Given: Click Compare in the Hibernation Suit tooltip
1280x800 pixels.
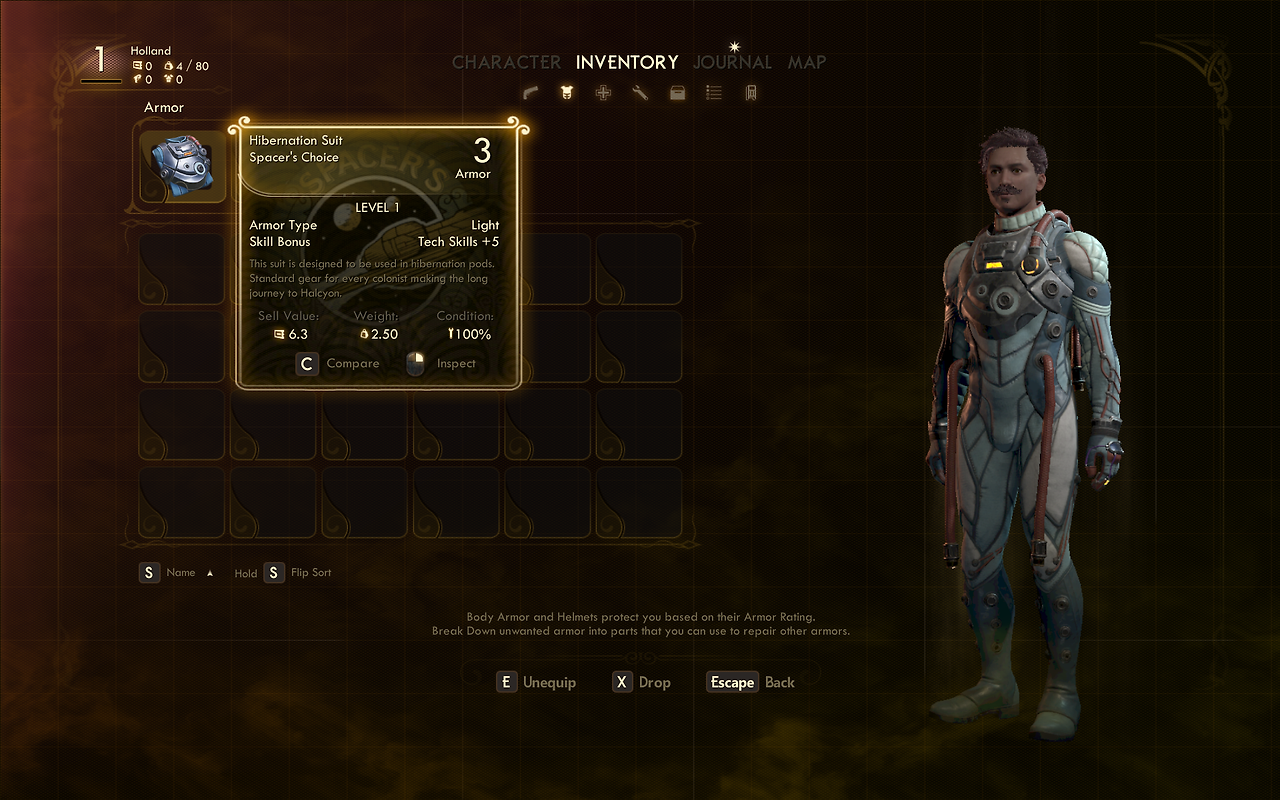Looking at the screenshot, I should [x=339, y=364].
